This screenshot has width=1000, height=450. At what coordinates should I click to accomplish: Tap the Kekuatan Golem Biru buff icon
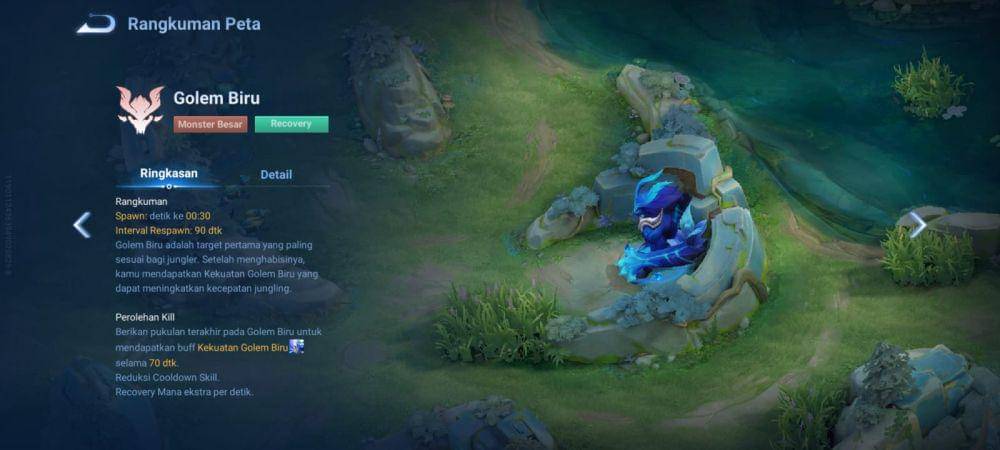pyautogui.click(x=297, y=347)
